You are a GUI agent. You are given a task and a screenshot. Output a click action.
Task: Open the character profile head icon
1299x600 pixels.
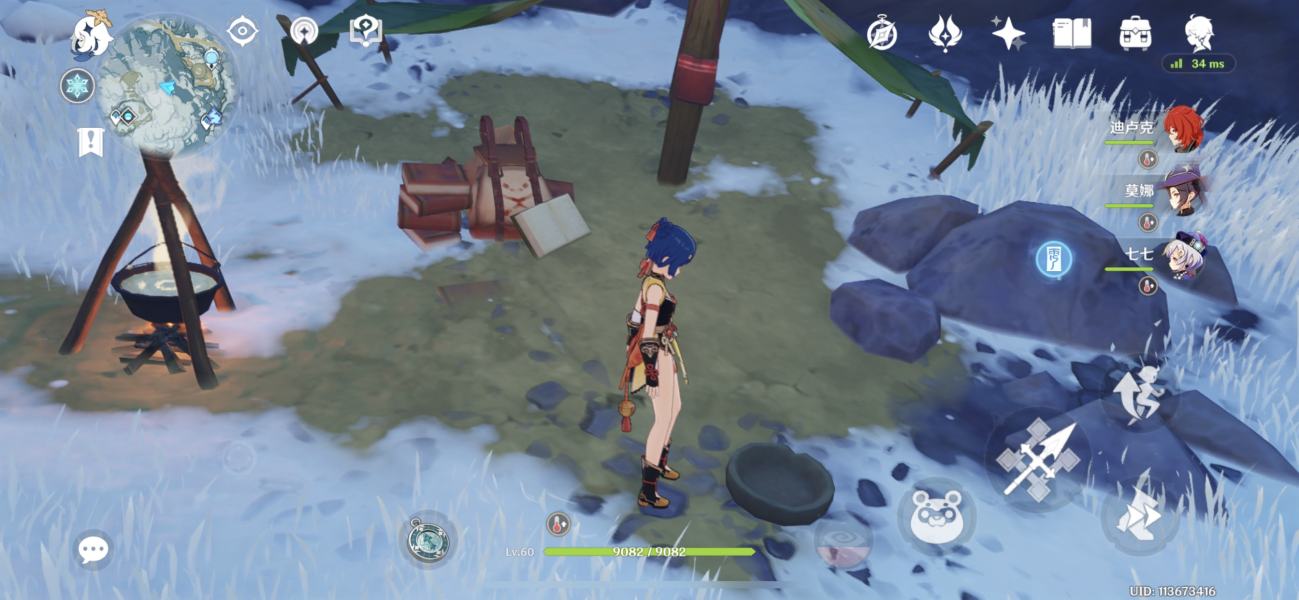[1198, 34]
